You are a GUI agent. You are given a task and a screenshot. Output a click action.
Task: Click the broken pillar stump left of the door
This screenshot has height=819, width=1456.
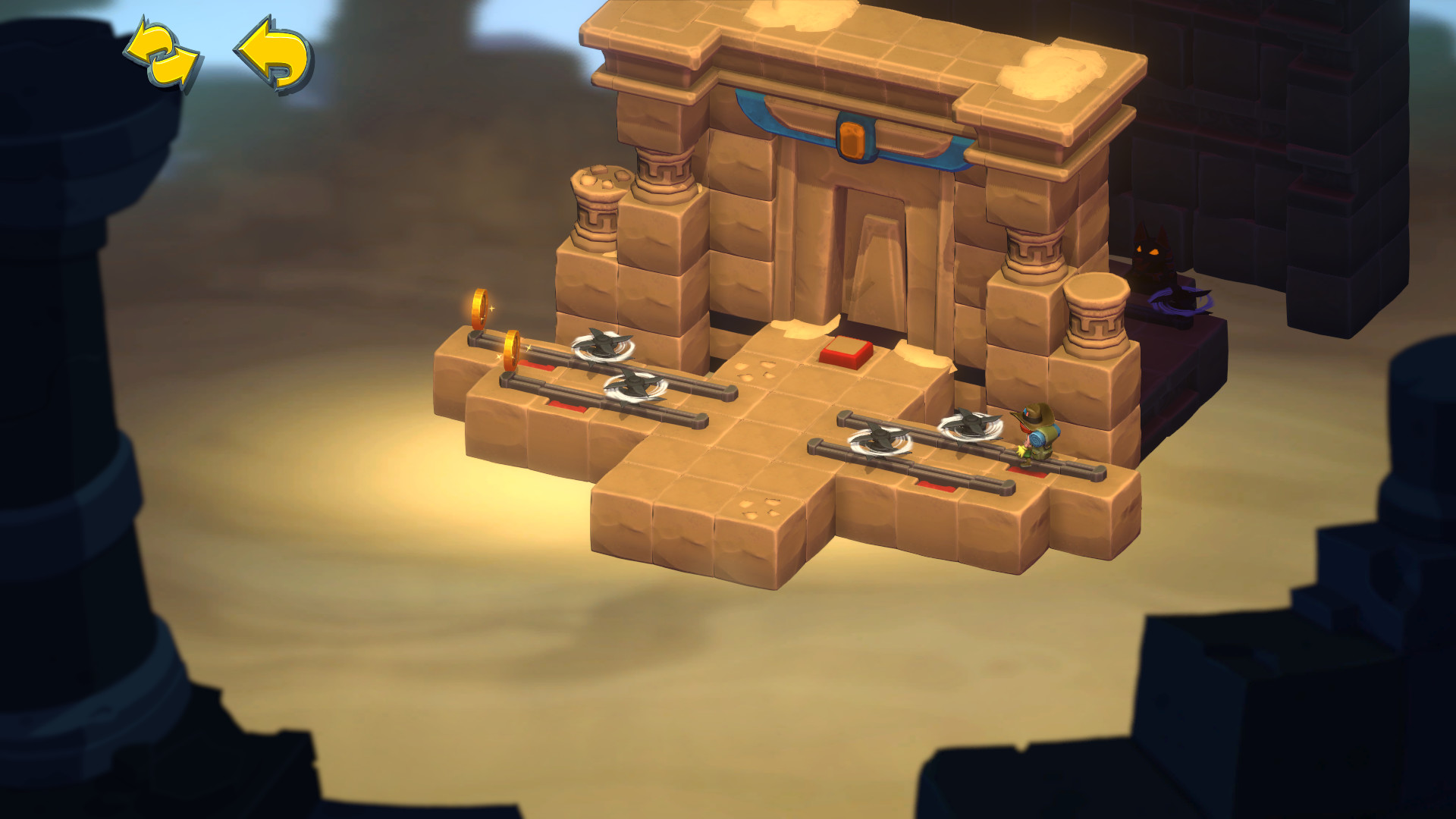[x=599, y=205]
